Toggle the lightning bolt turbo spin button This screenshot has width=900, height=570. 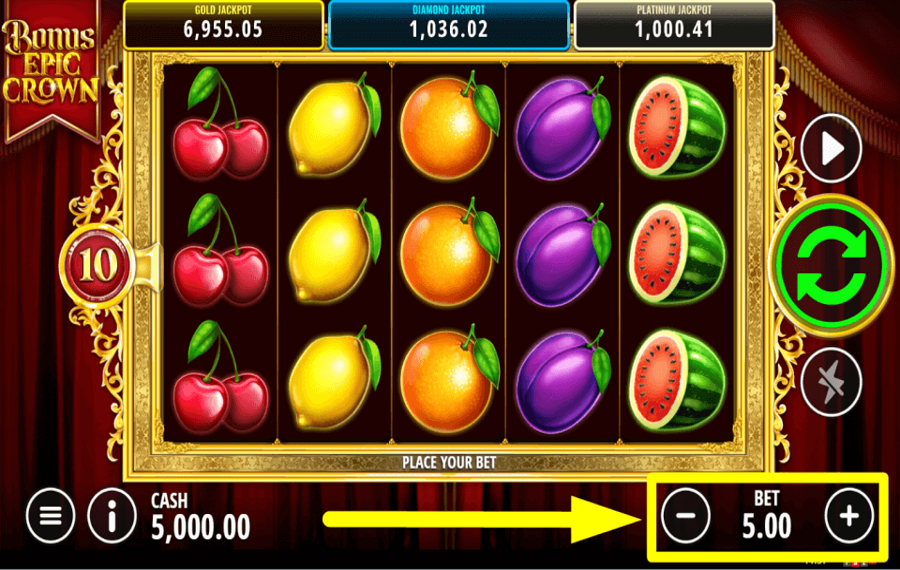click(x=831, y=380)
